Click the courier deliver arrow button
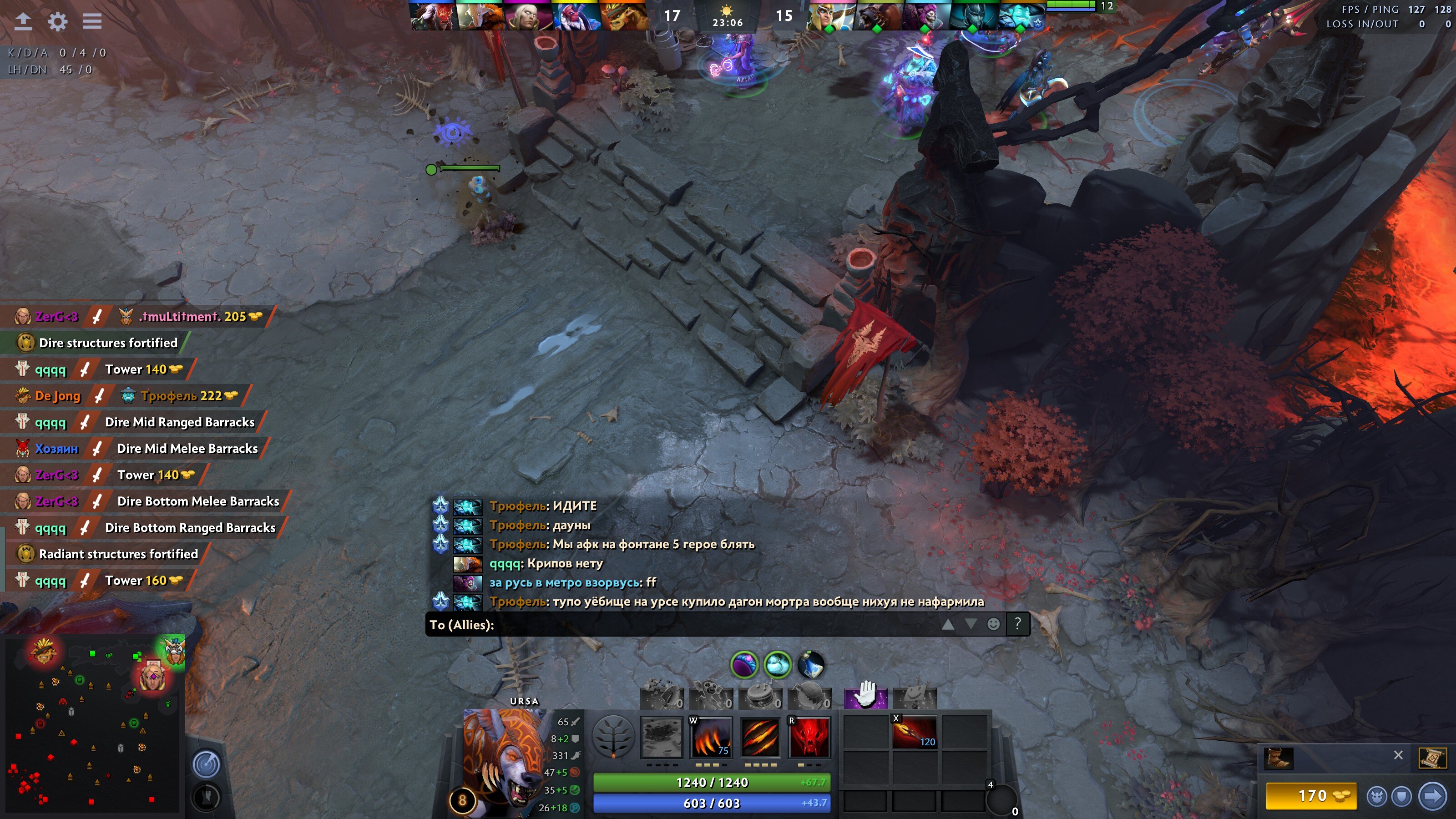 pyautogui.click(x=1433, y=796)
